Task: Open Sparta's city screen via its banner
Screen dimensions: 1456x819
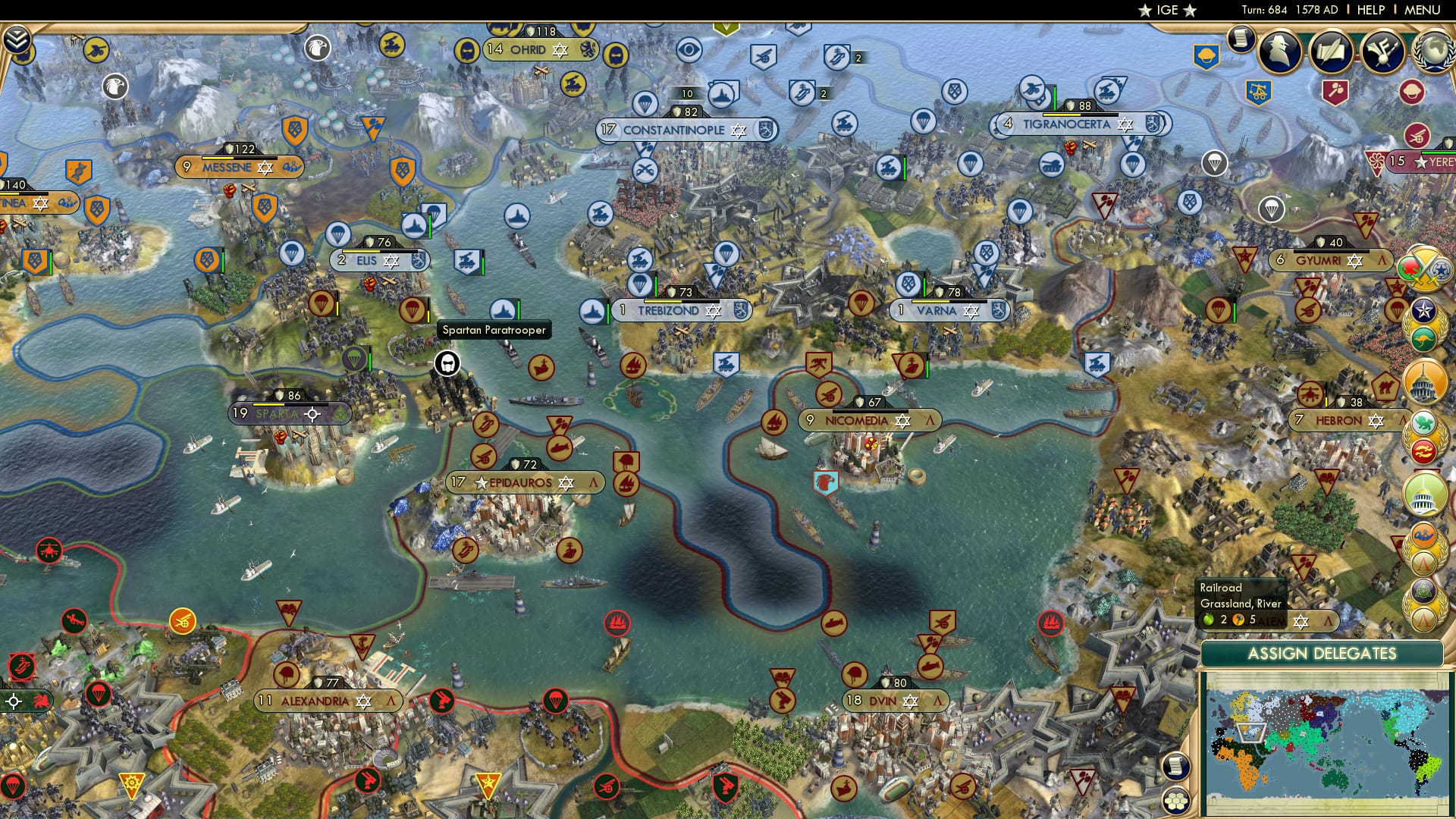Action: point(278,414)
